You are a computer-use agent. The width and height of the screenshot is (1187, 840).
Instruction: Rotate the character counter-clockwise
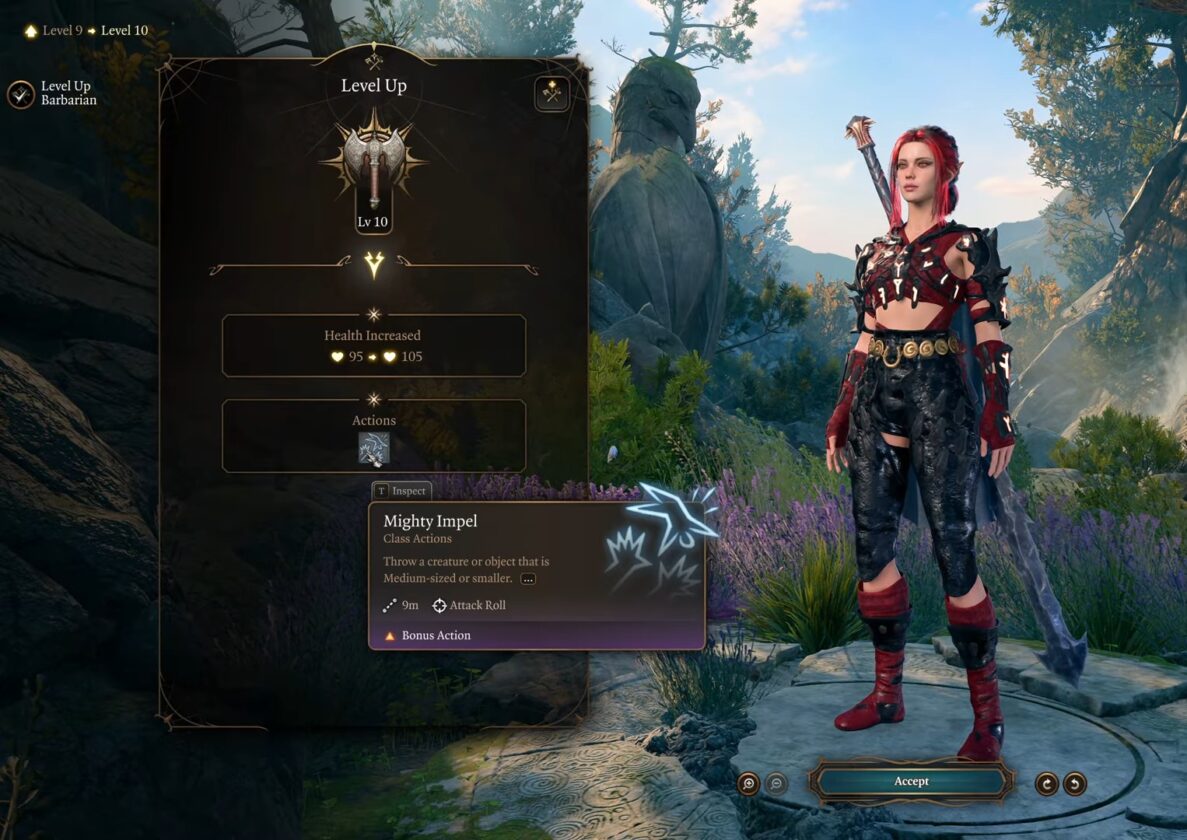pyautogui.click(x=1075, y=783)
